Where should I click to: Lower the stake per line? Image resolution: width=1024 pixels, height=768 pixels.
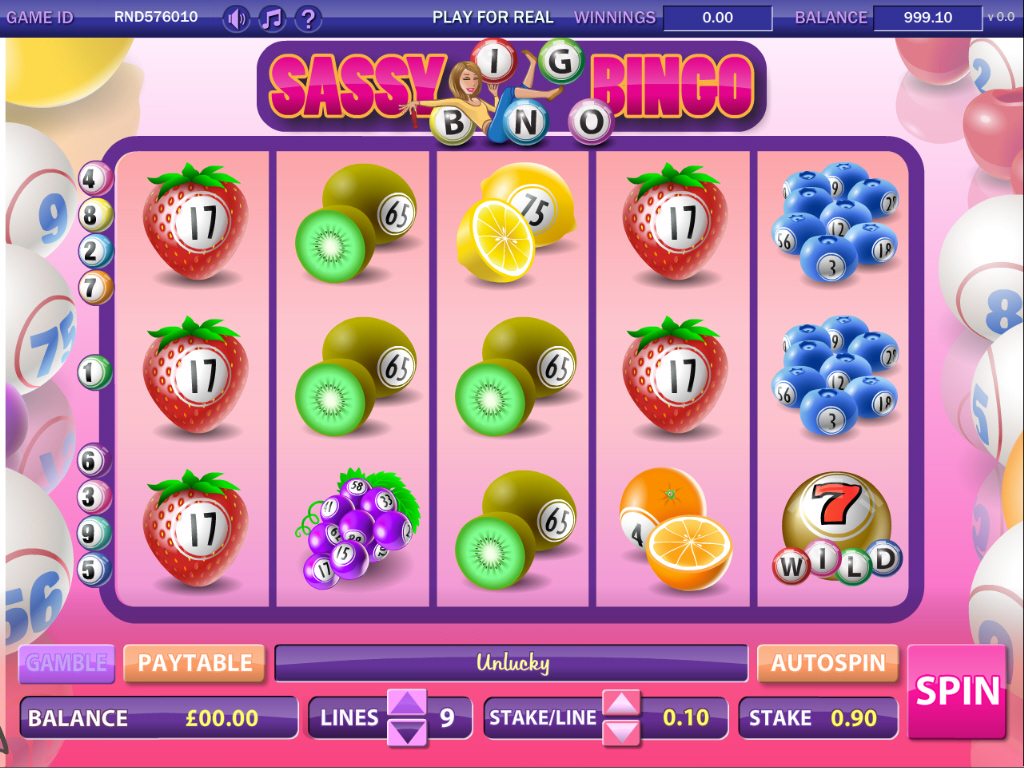pyautogui.click(x=621, y=732)
